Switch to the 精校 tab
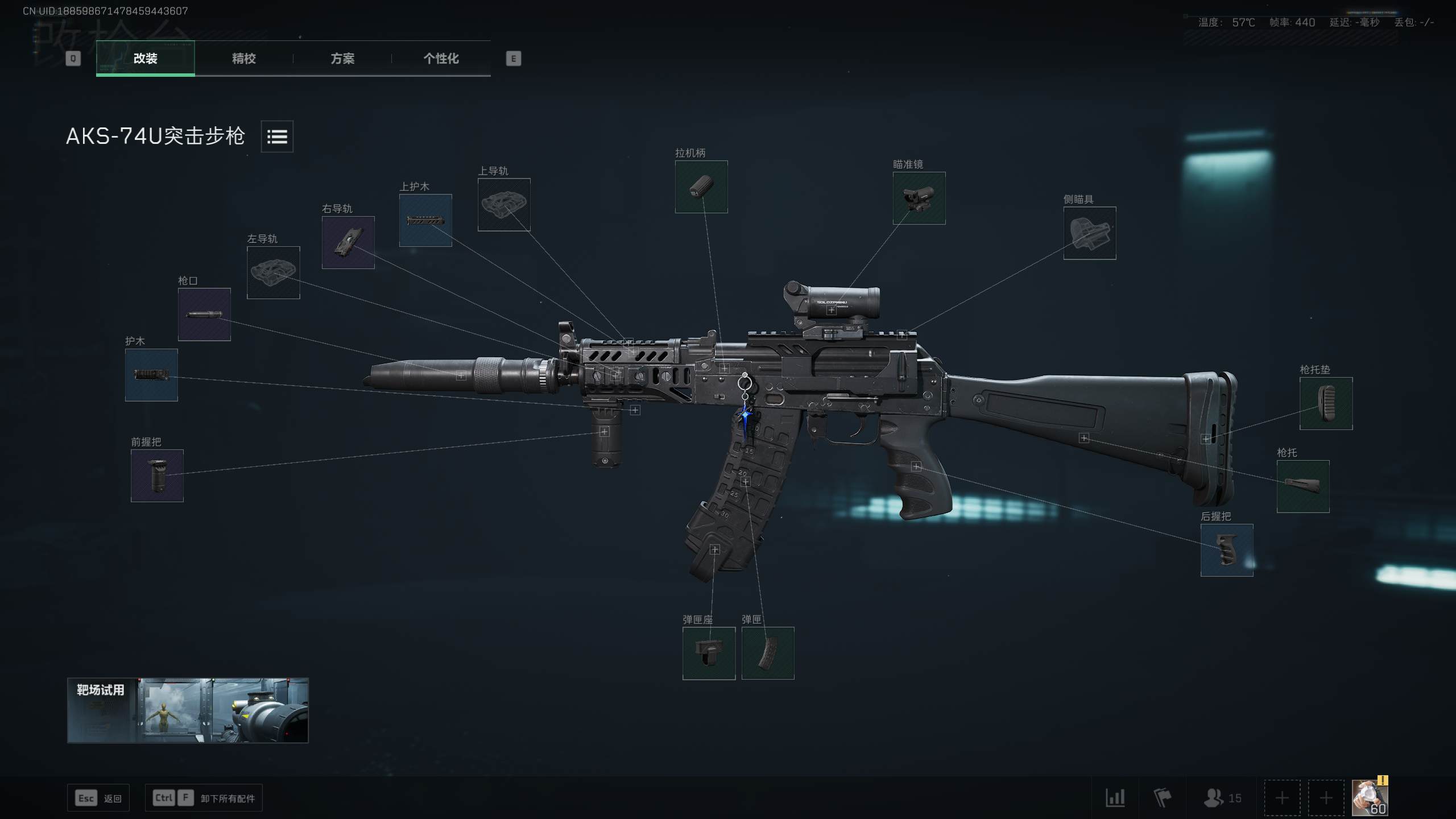Screen dimensions: 1456x819 (x=243, y=59)
